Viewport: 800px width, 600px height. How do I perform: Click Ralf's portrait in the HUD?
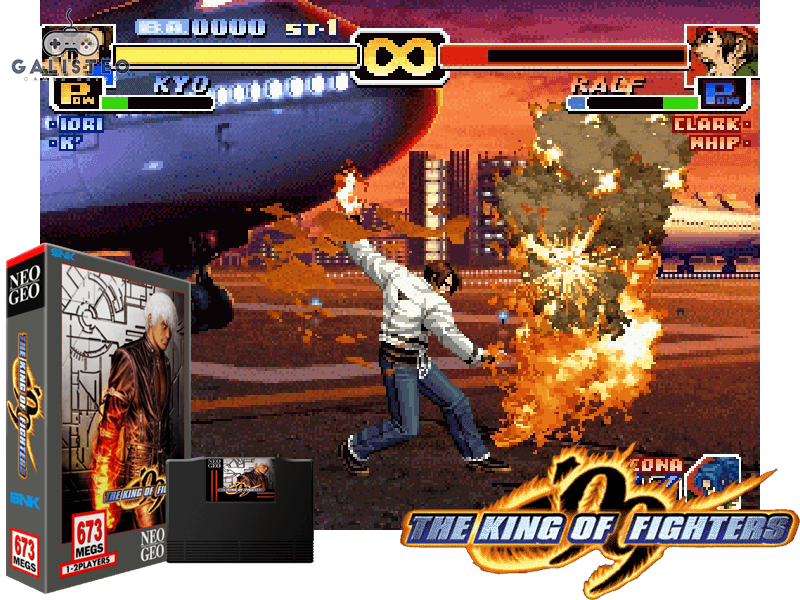[x=721, y=51]
